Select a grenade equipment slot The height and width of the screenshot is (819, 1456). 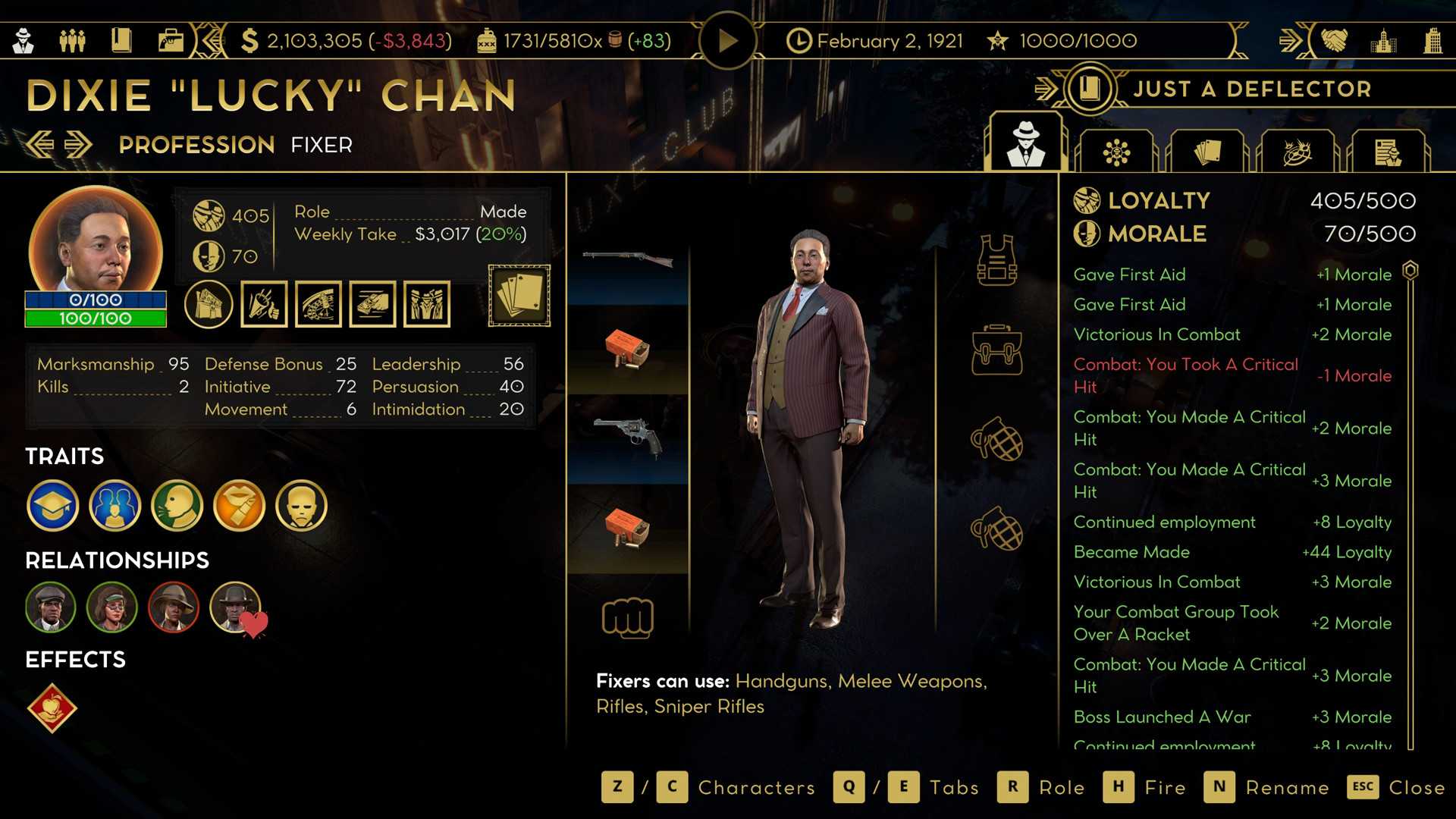click(998, 435)
